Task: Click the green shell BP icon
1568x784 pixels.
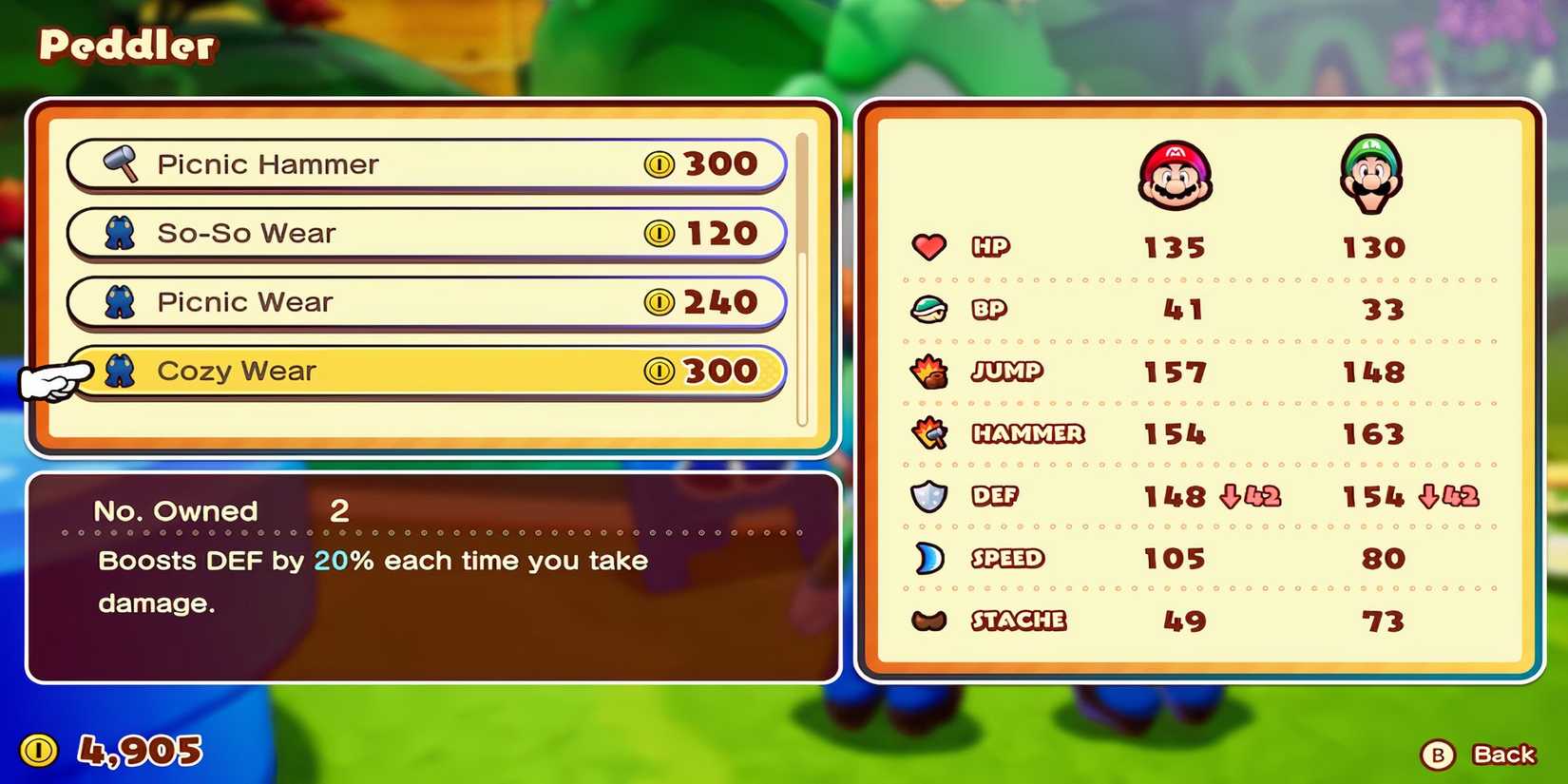Action: [929, 309]
